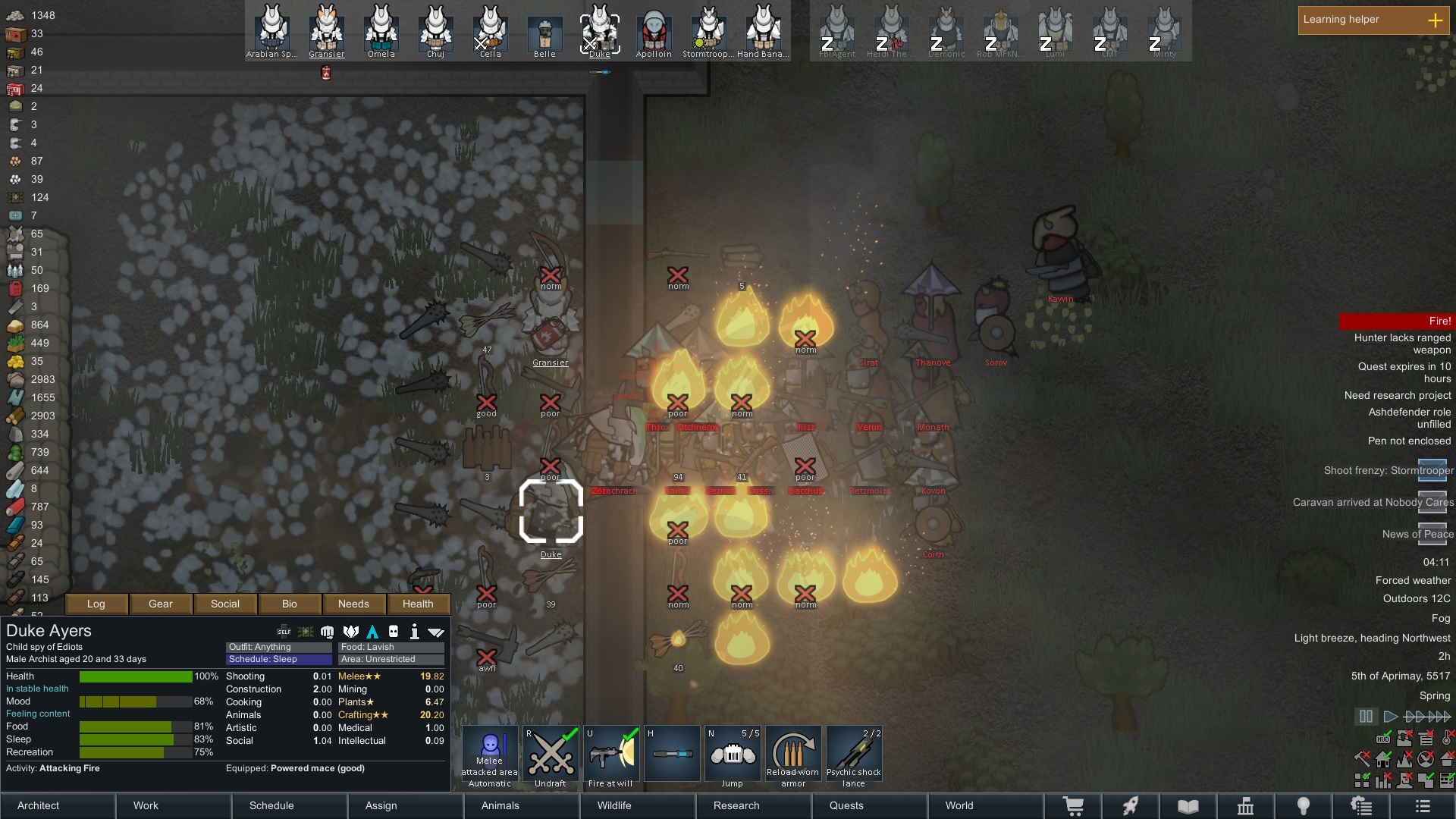Open the Schedule menu
This screenshot has width=1456, height=819.
(290, 805)
